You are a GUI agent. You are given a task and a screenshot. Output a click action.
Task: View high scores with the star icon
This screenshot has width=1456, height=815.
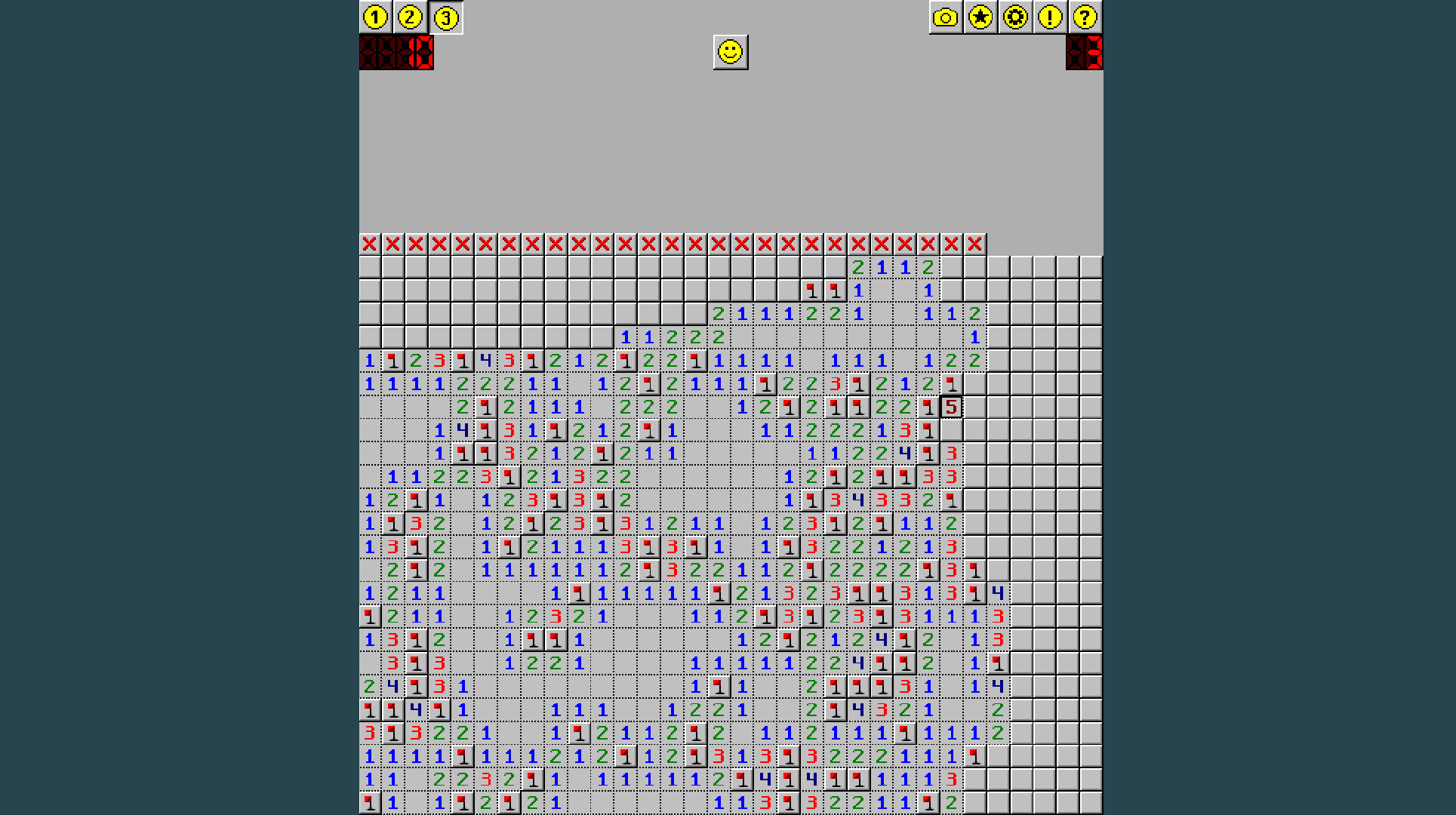[x=980, y=16]
